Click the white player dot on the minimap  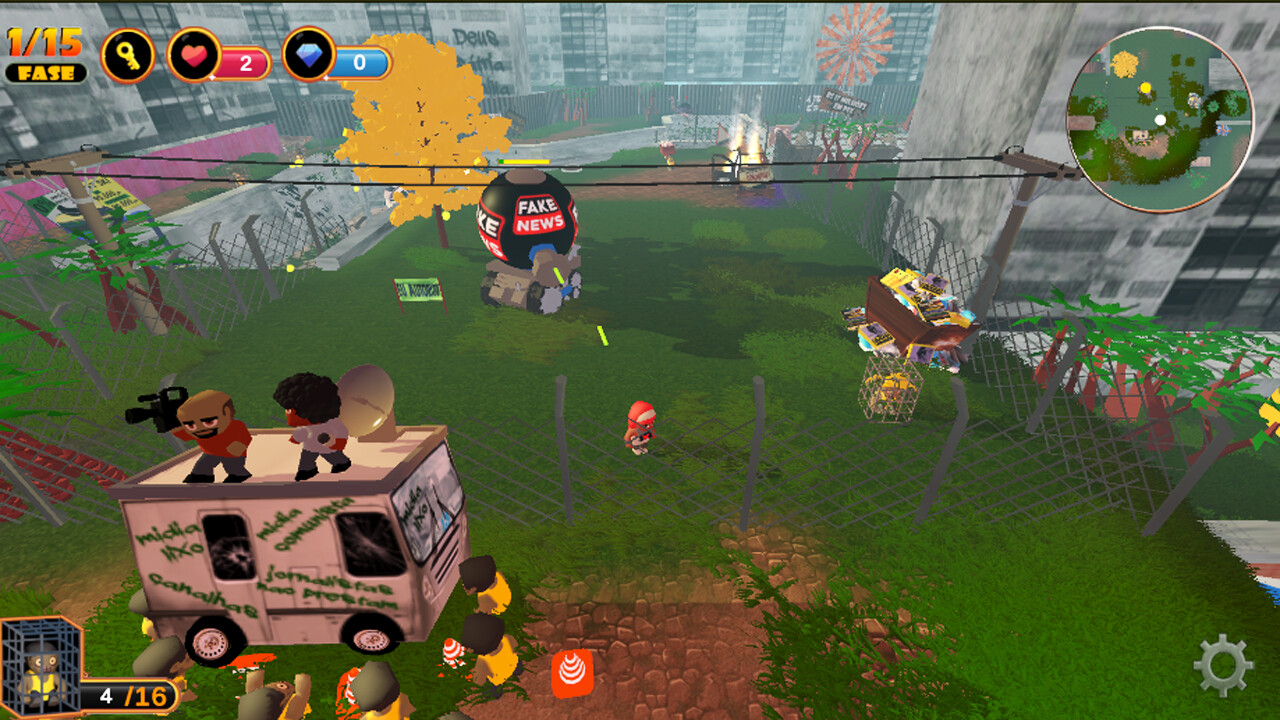click(1160, 119)
